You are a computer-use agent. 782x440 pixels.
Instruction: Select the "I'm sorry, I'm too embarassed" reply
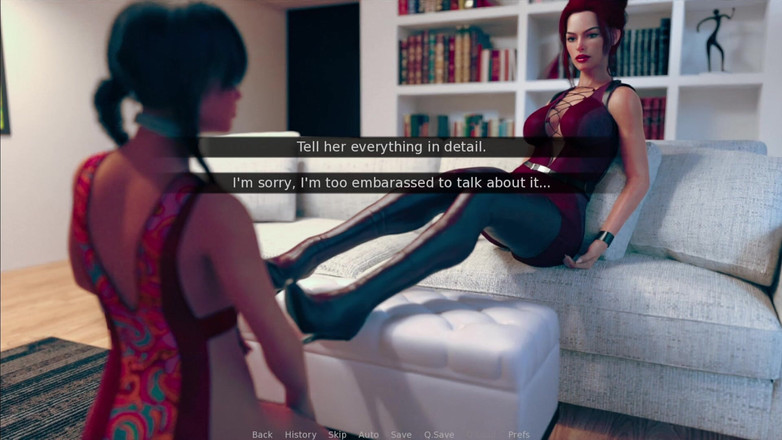(x=391, y=183)
